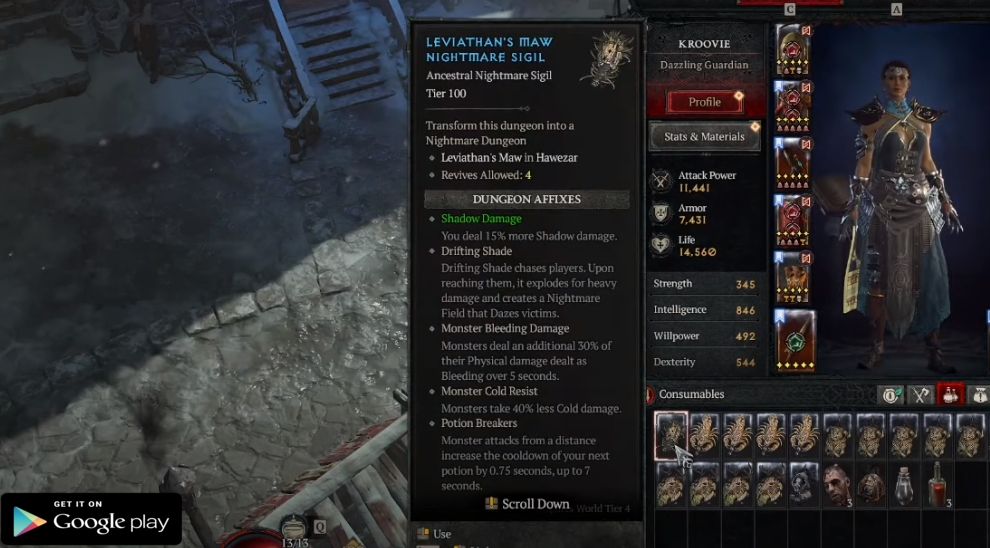Open the Quest items bag tab
This screenshot has width=990, height=548.
click(978, 395)
